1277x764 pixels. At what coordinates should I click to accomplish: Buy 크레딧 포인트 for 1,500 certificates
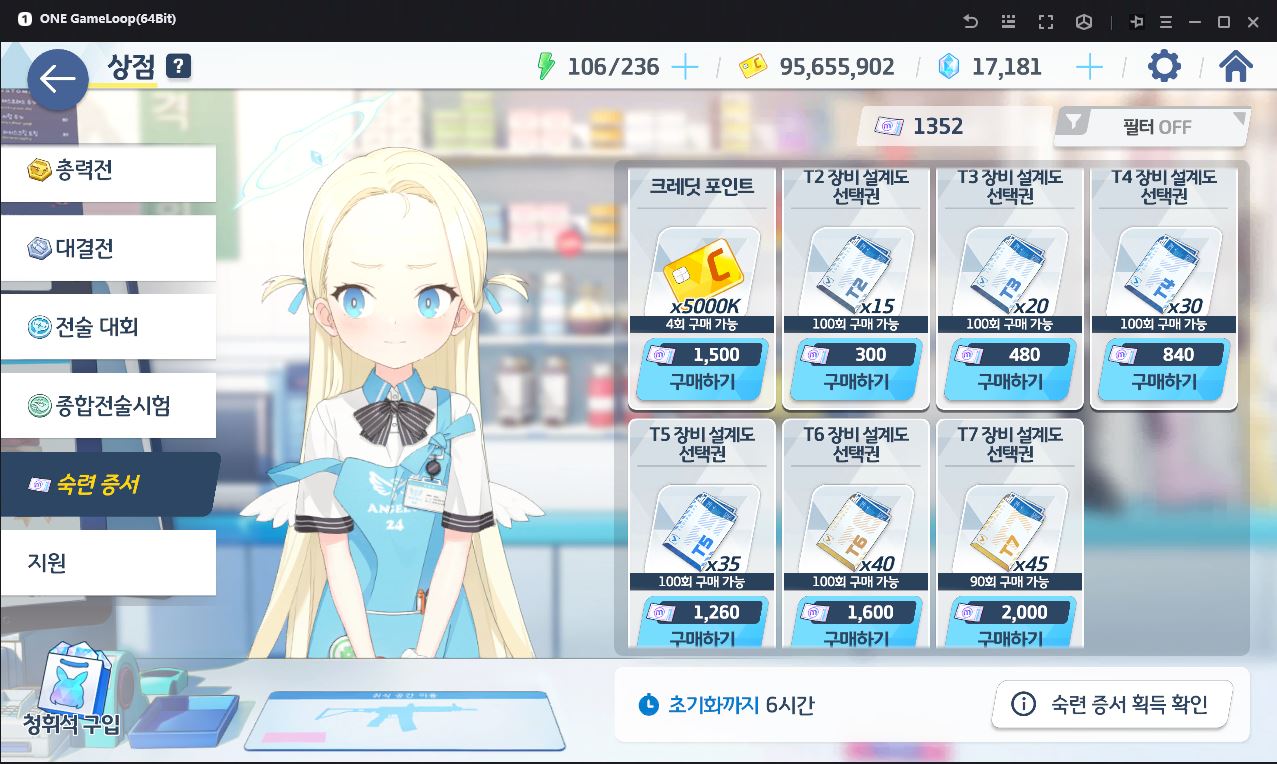(702, 369)
